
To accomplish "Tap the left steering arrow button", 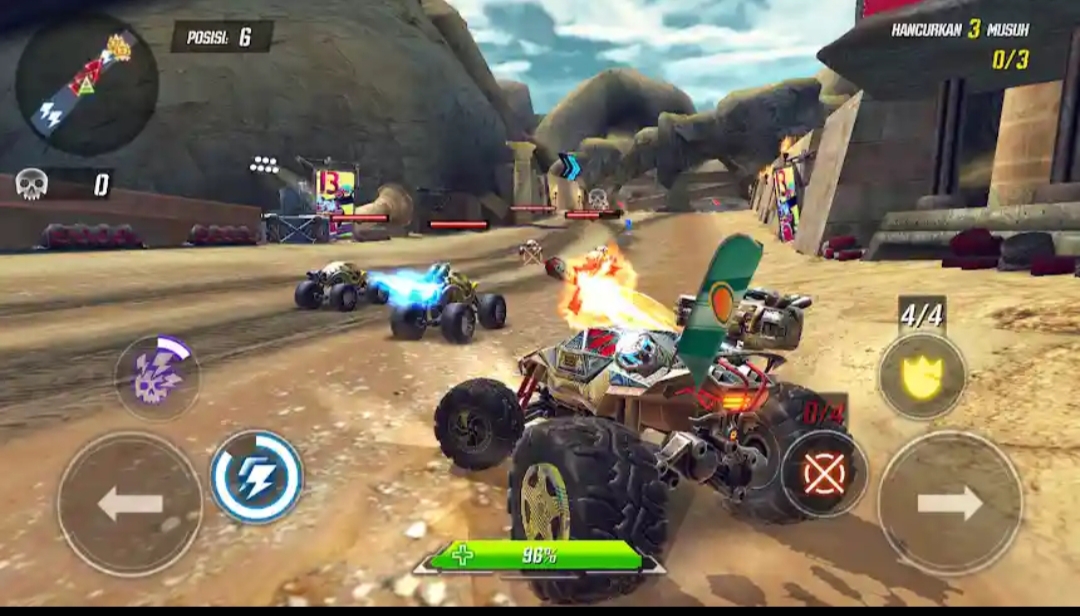I will tap(130, 503).
